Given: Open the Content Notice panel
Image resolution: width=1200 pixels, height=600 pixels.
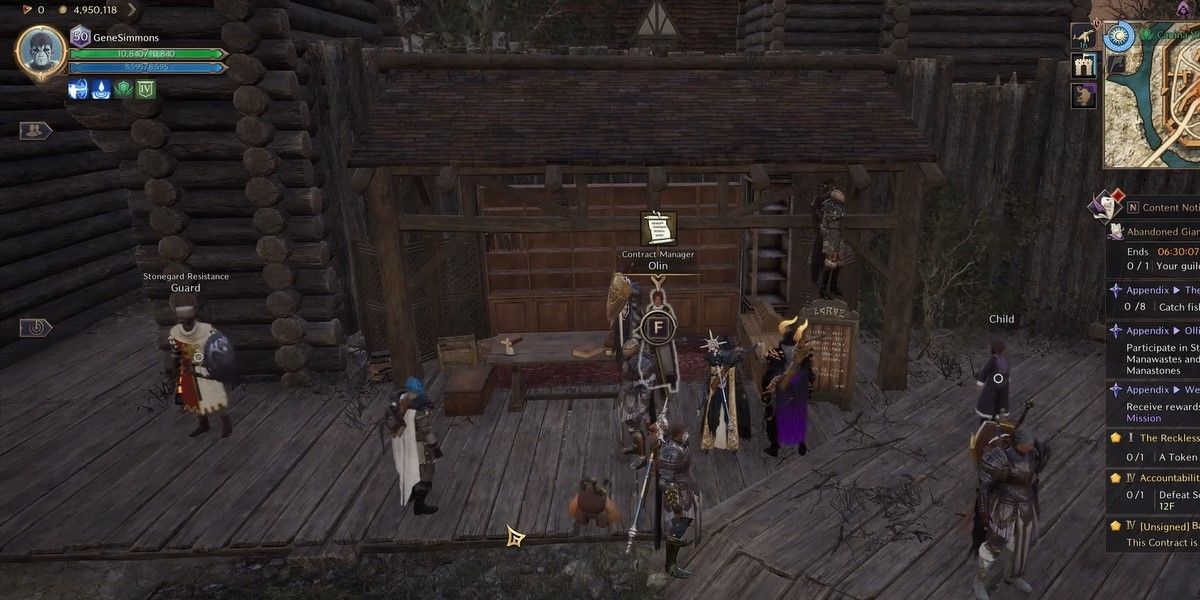Looking at the screenshot, I should (x=1160, y=207).
